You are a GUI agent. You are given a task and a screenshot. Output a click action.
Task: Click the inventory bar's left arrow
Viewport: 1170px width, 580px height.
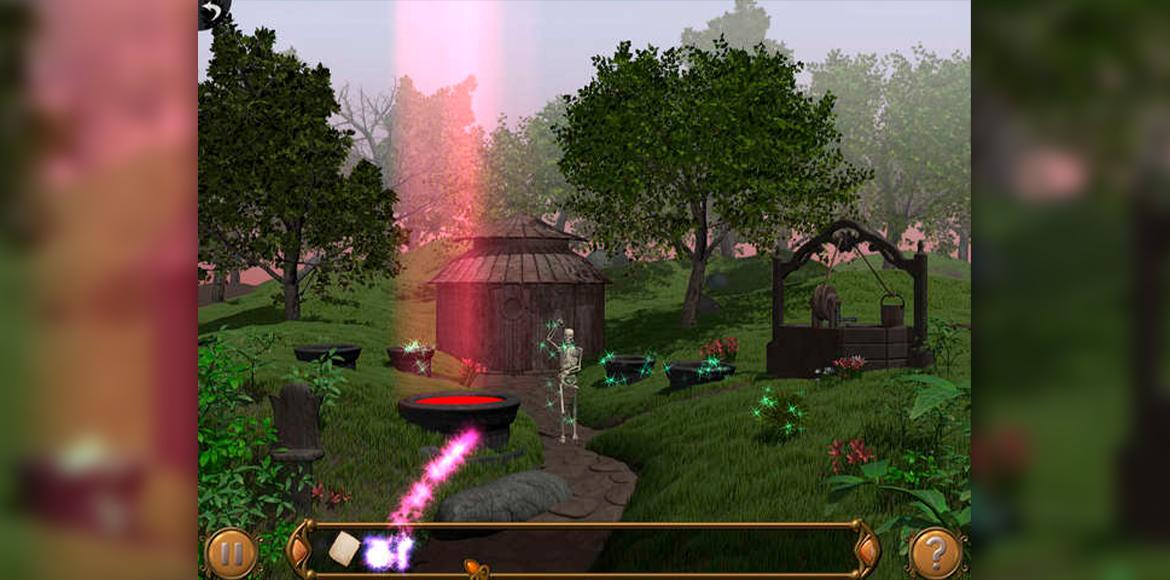coord(299,549)
